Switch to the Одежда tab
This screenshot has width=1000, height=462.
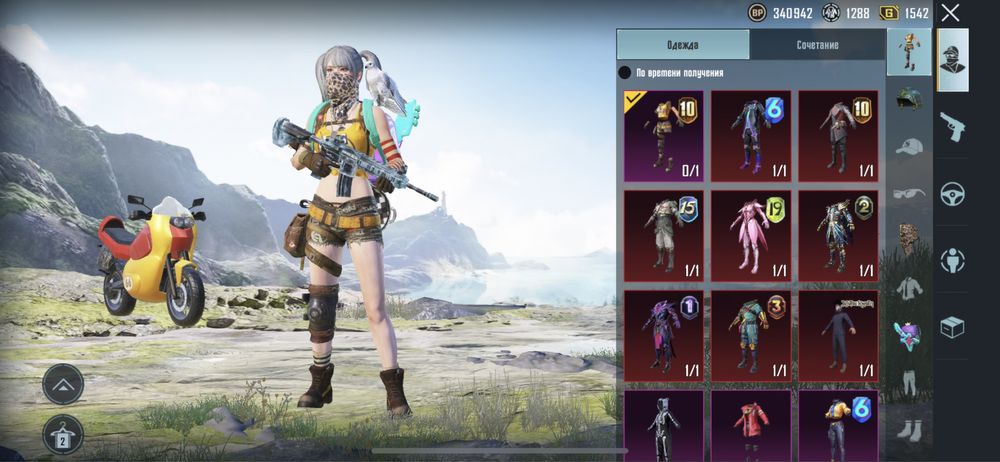coord(683,45)
